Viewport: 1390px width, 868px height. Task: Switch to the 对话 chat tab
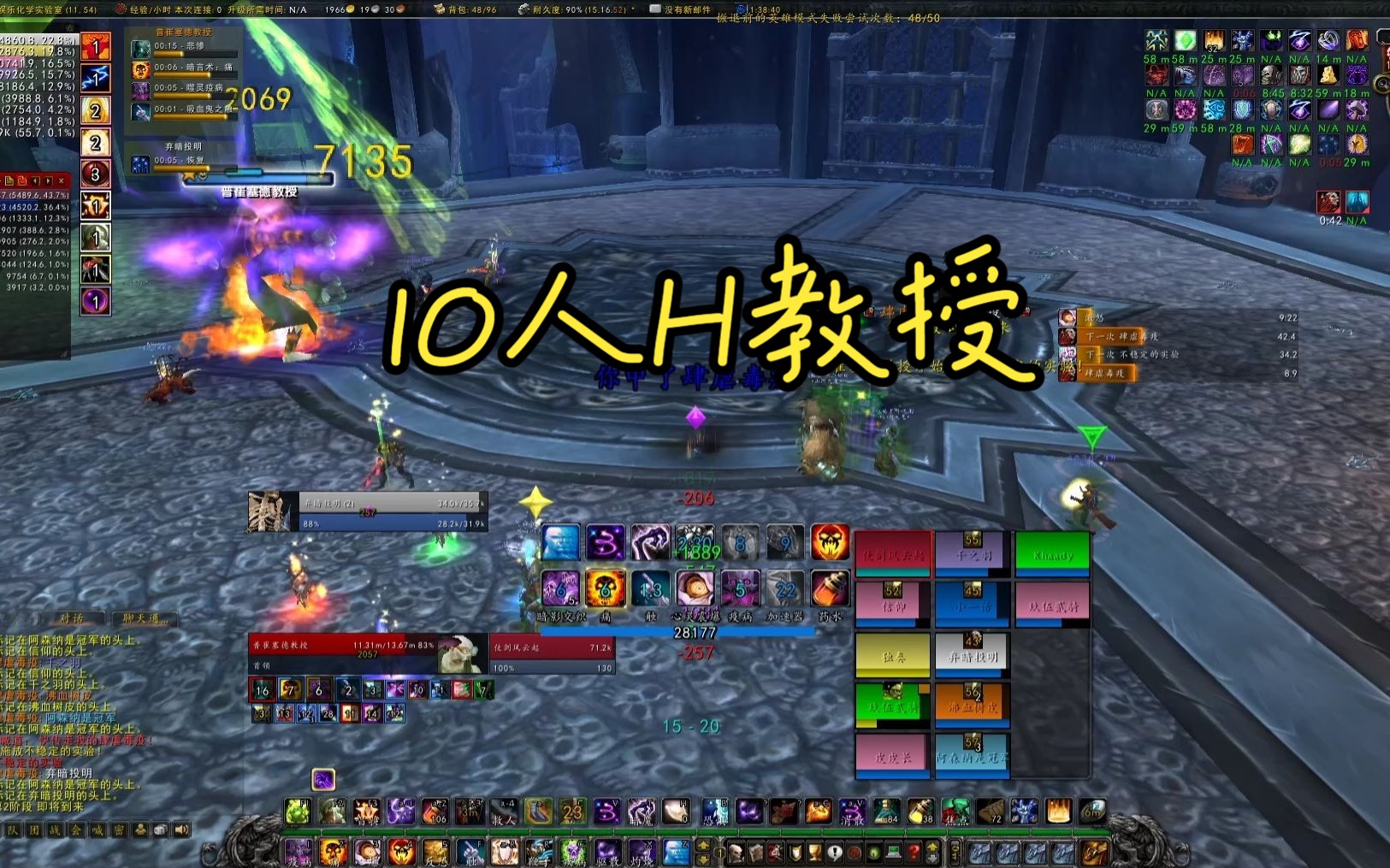(x=72, y=617)
